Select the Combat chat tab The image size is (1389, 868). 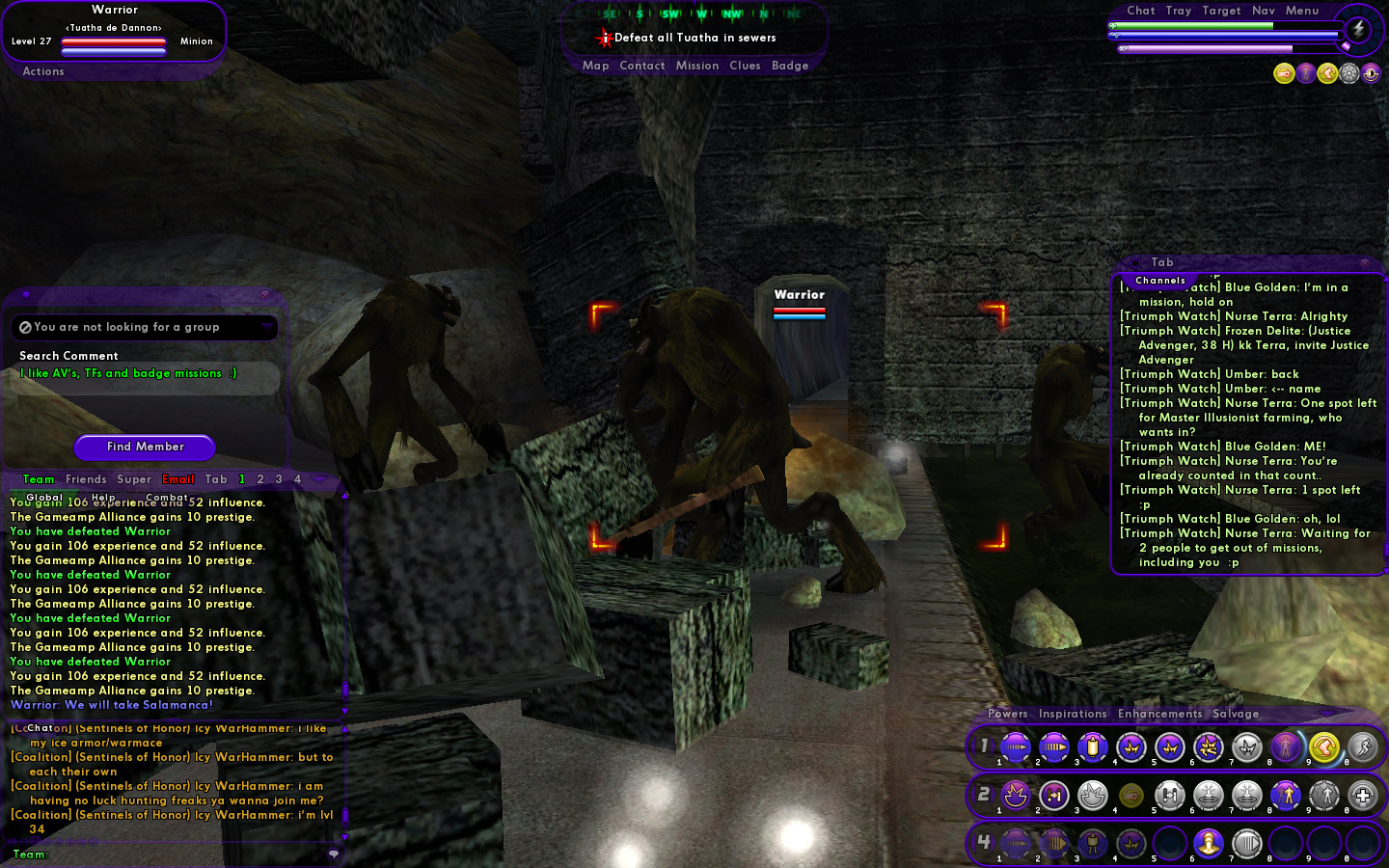[x=167, y=498]
